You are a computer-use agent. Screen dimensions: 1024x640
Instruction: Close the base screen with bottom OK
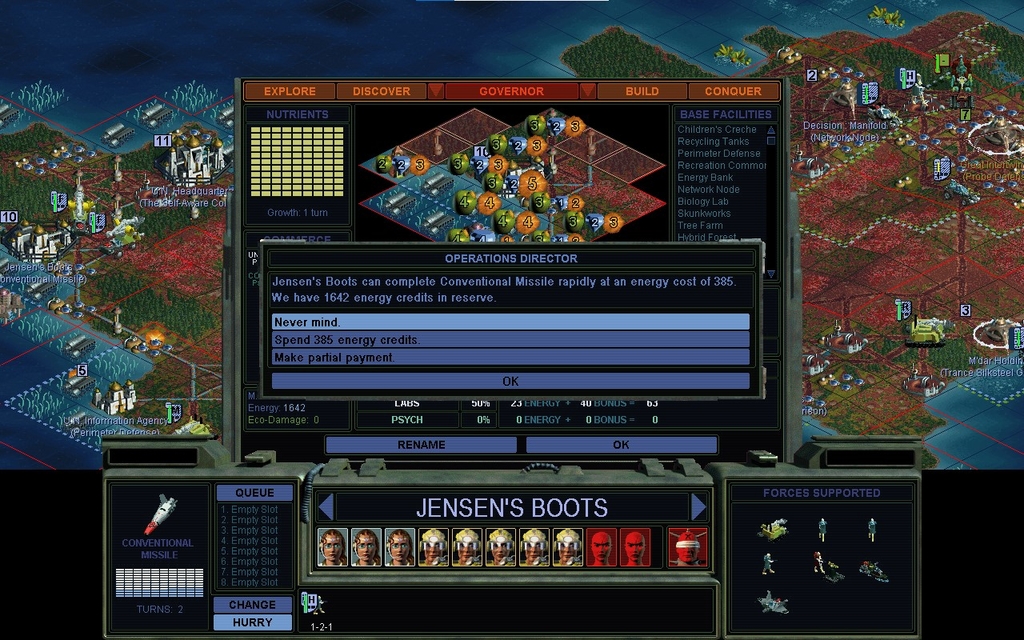pos(621,445)
